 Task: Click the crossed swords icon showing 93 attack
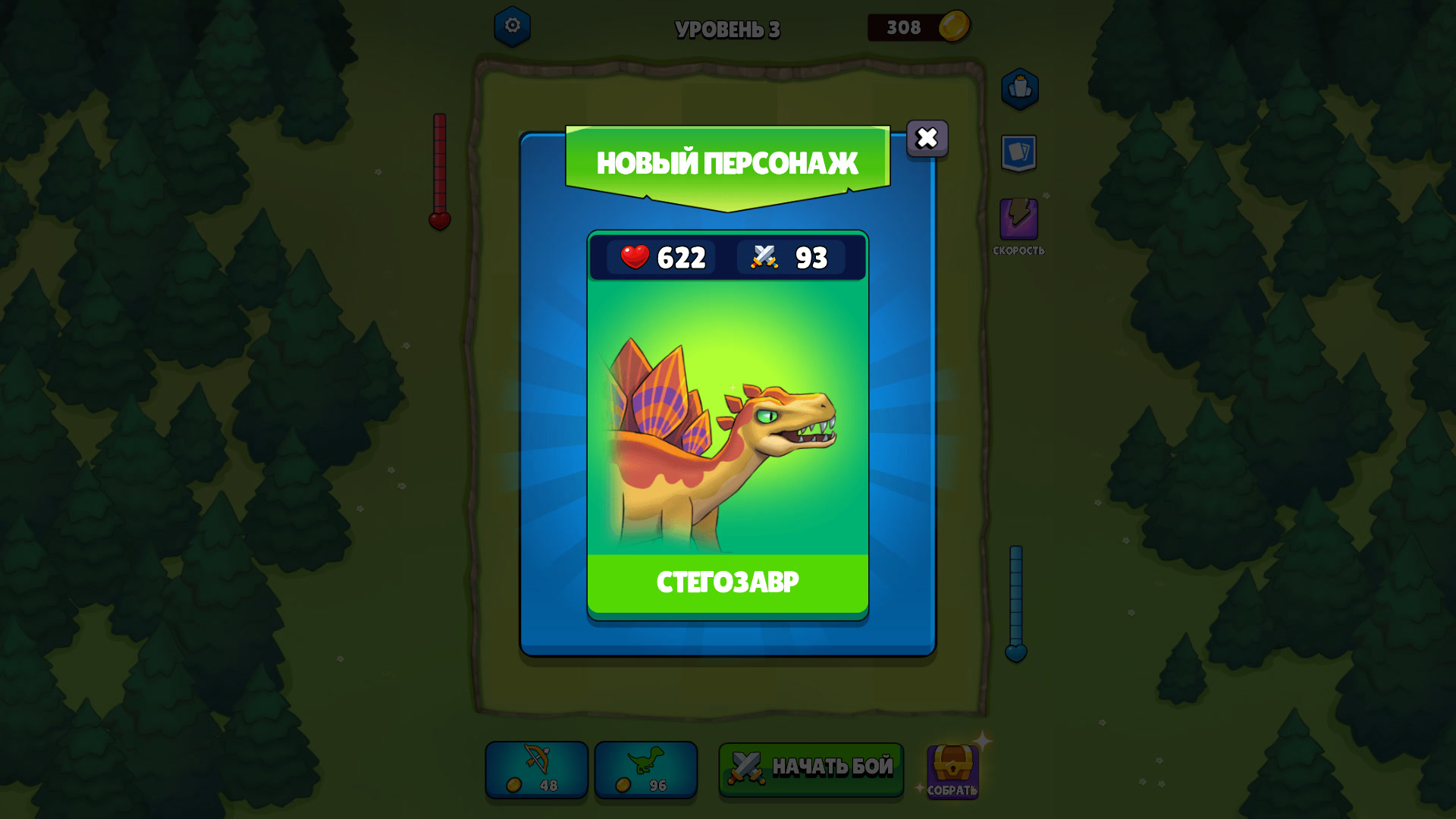[x=762, y=258]
